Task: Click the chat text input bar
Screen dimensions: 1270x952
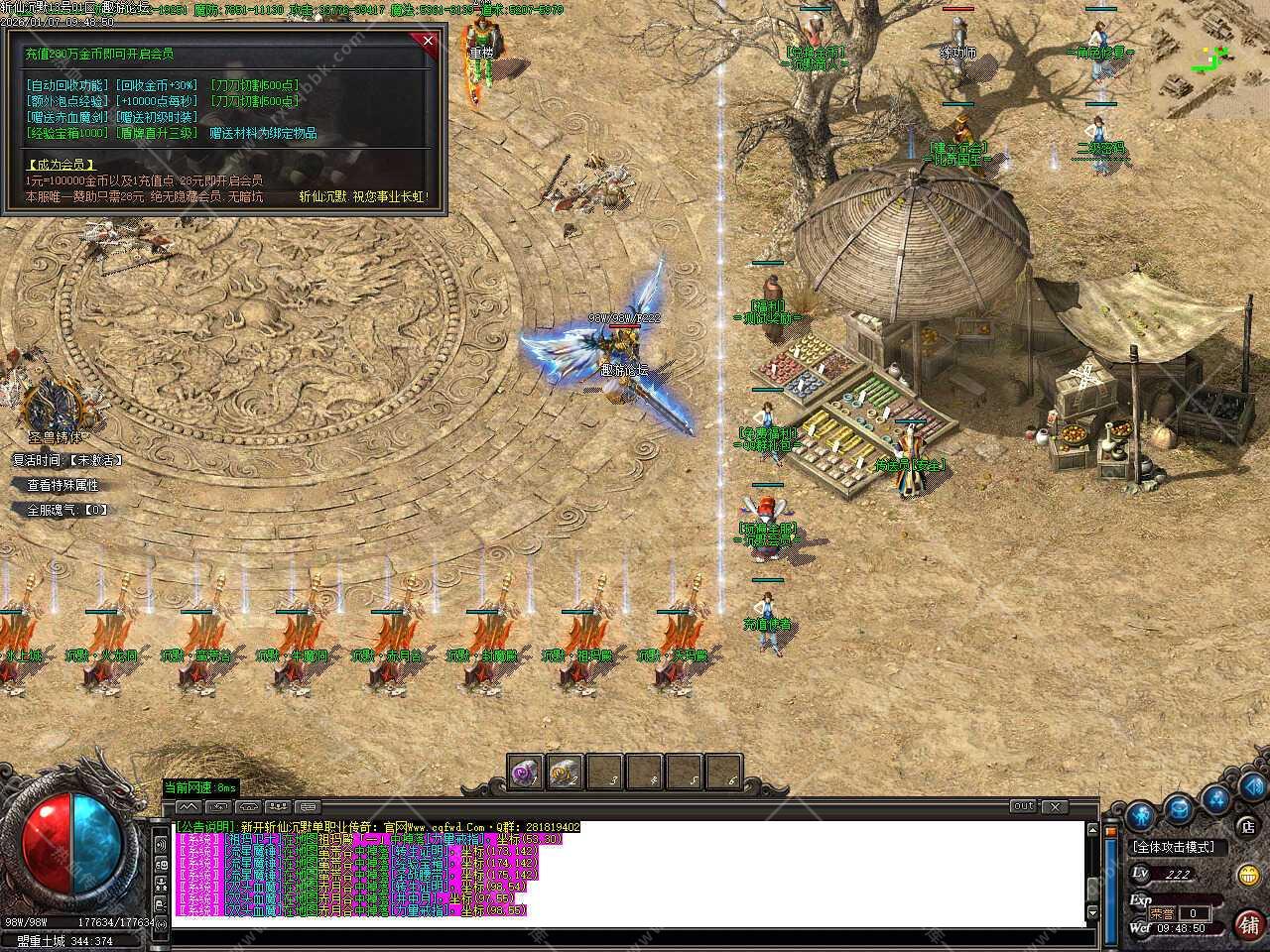Action: tap(625, 937)
